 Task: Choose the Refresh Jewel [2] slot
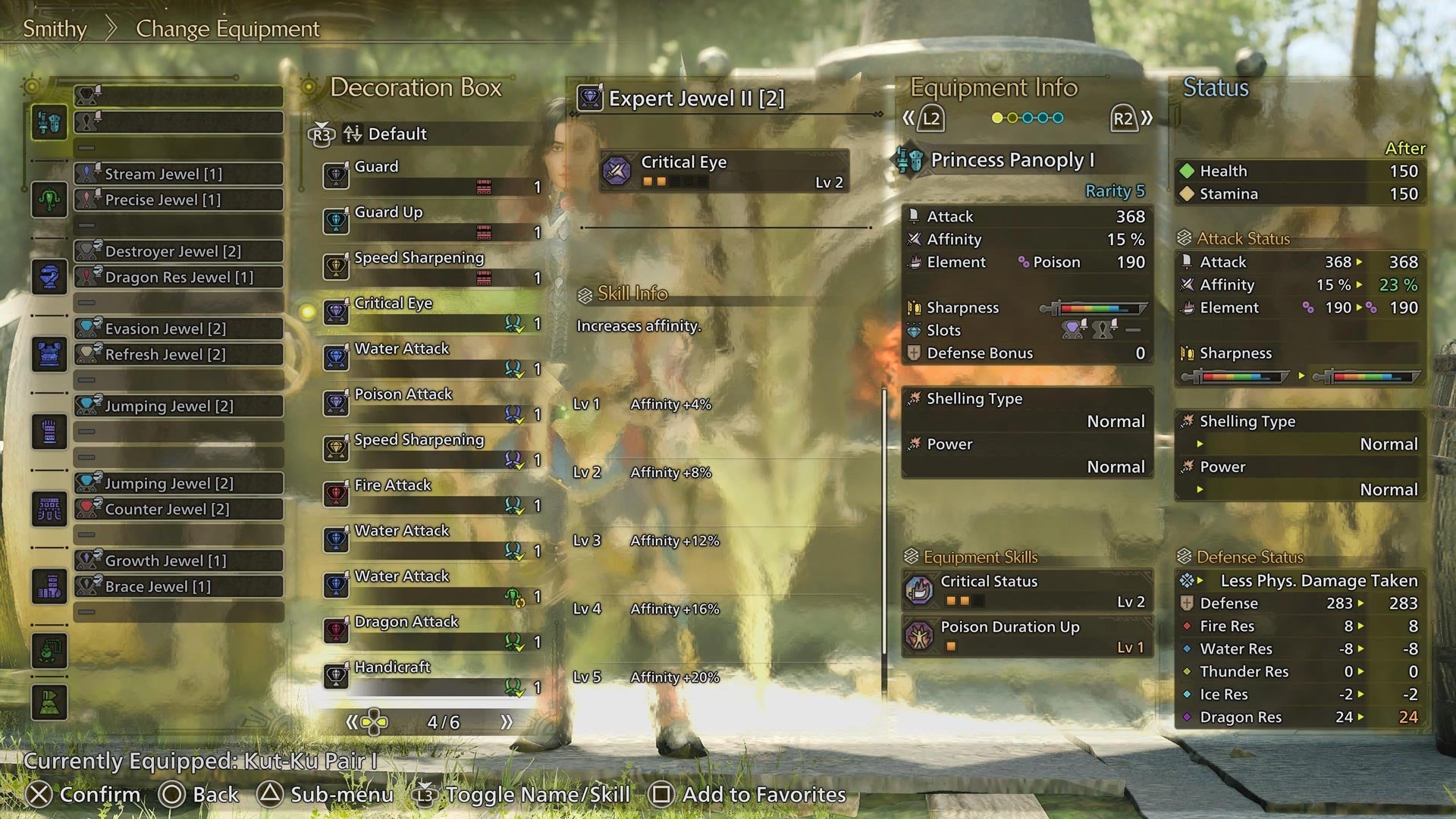coord(178,354)
